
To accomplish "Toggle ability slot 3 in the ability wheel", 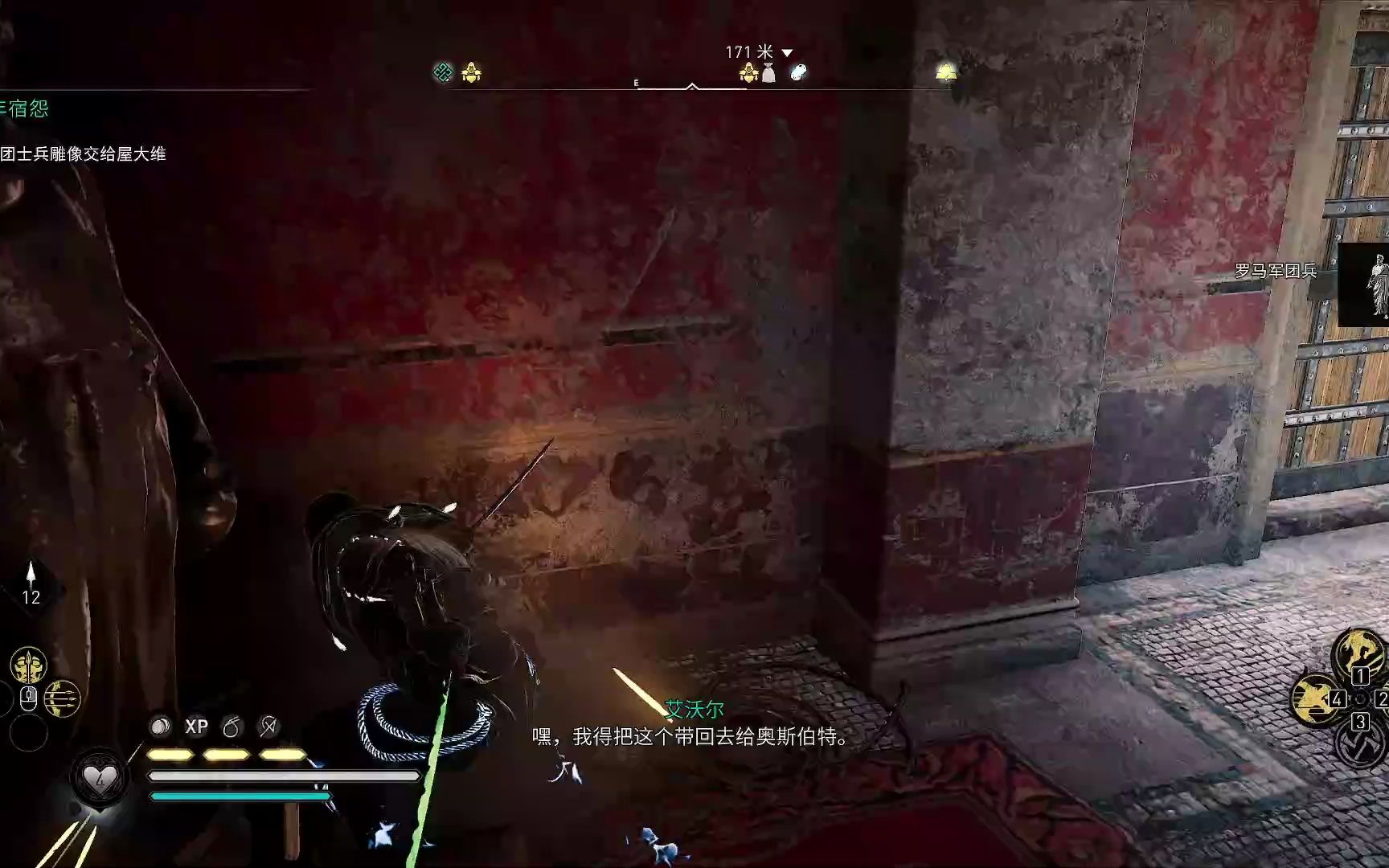I will pyautogui.click(x=1360, y=721).
